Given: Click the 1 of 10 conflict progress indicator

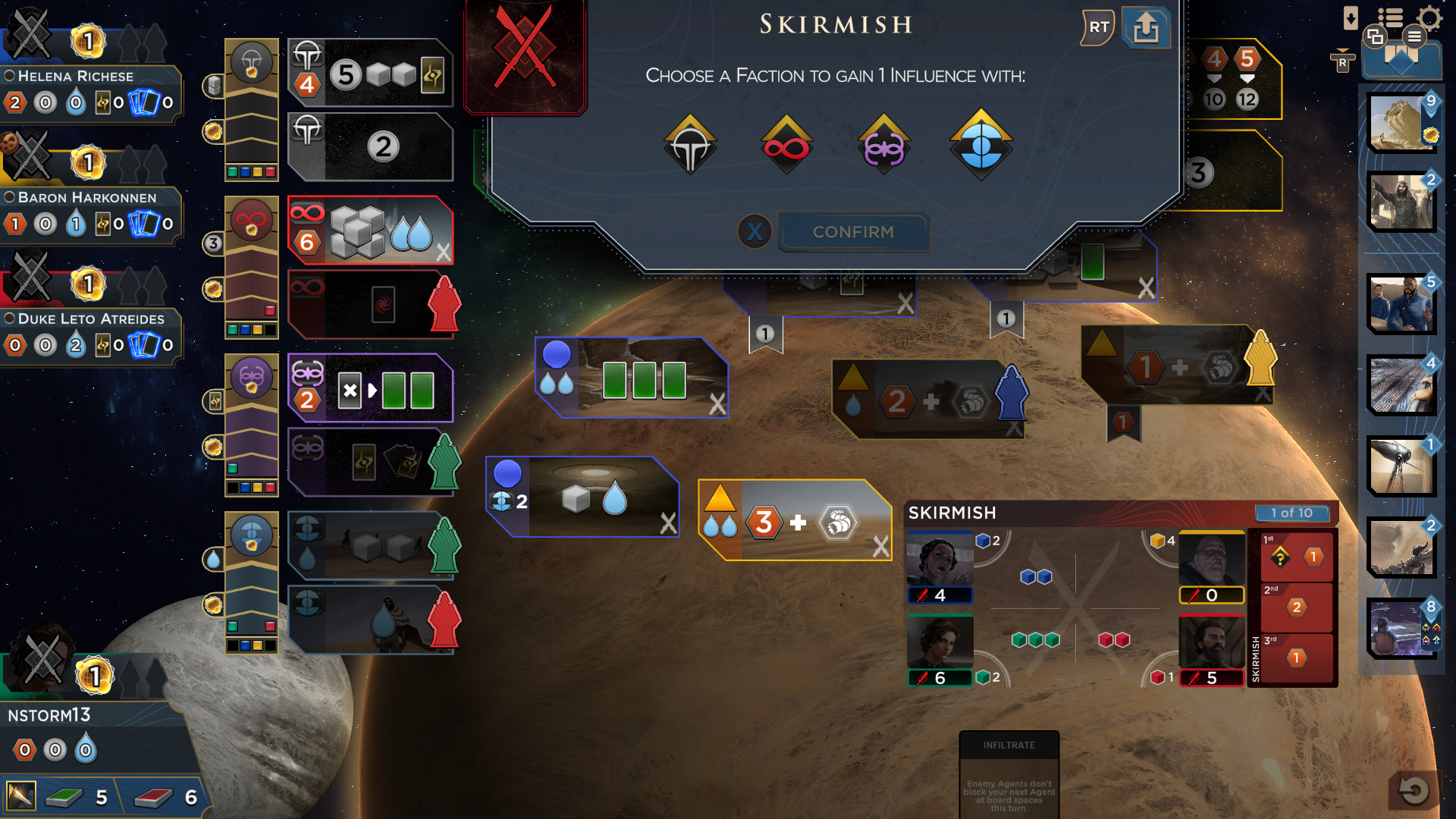Looking at the screenshot, I should coord(1291,513).
